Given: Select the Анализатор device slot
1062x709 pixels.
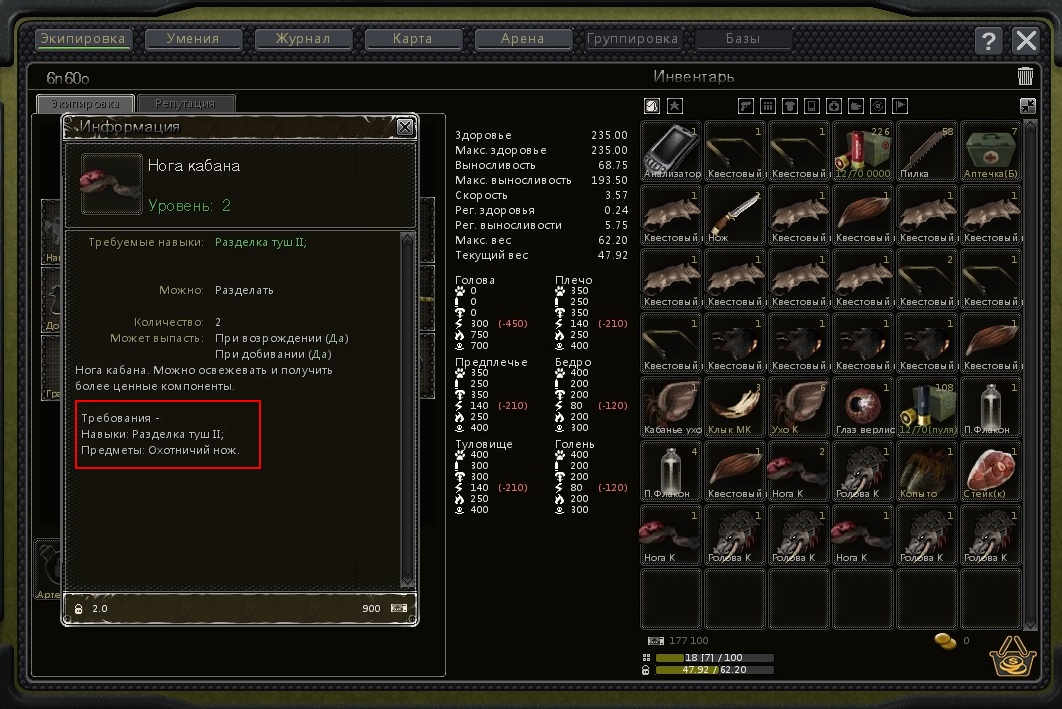Looking at the screenshot, I should [x=671, y=151].
